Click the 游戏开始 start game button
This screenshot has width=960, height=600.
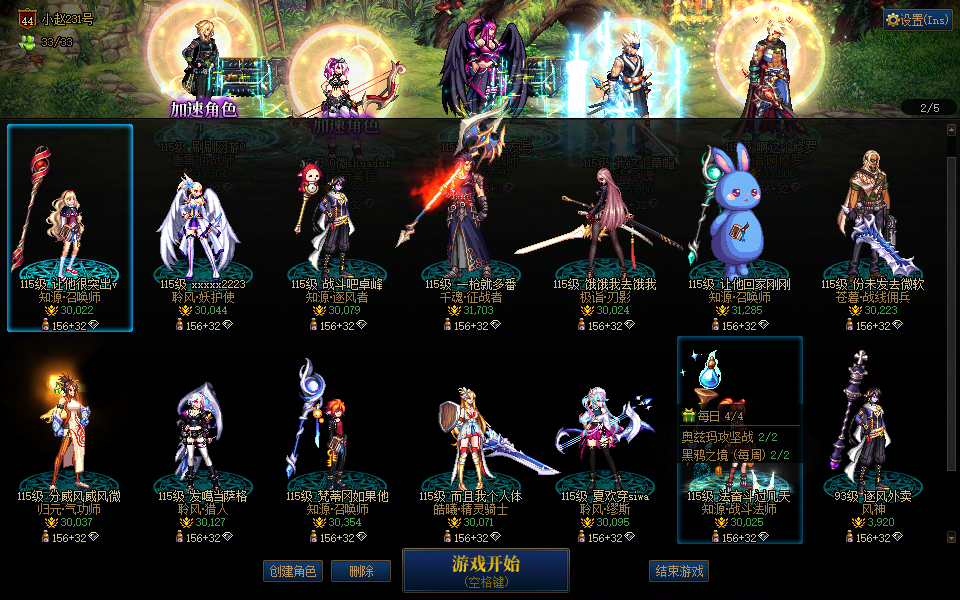[x=485, y=570]
